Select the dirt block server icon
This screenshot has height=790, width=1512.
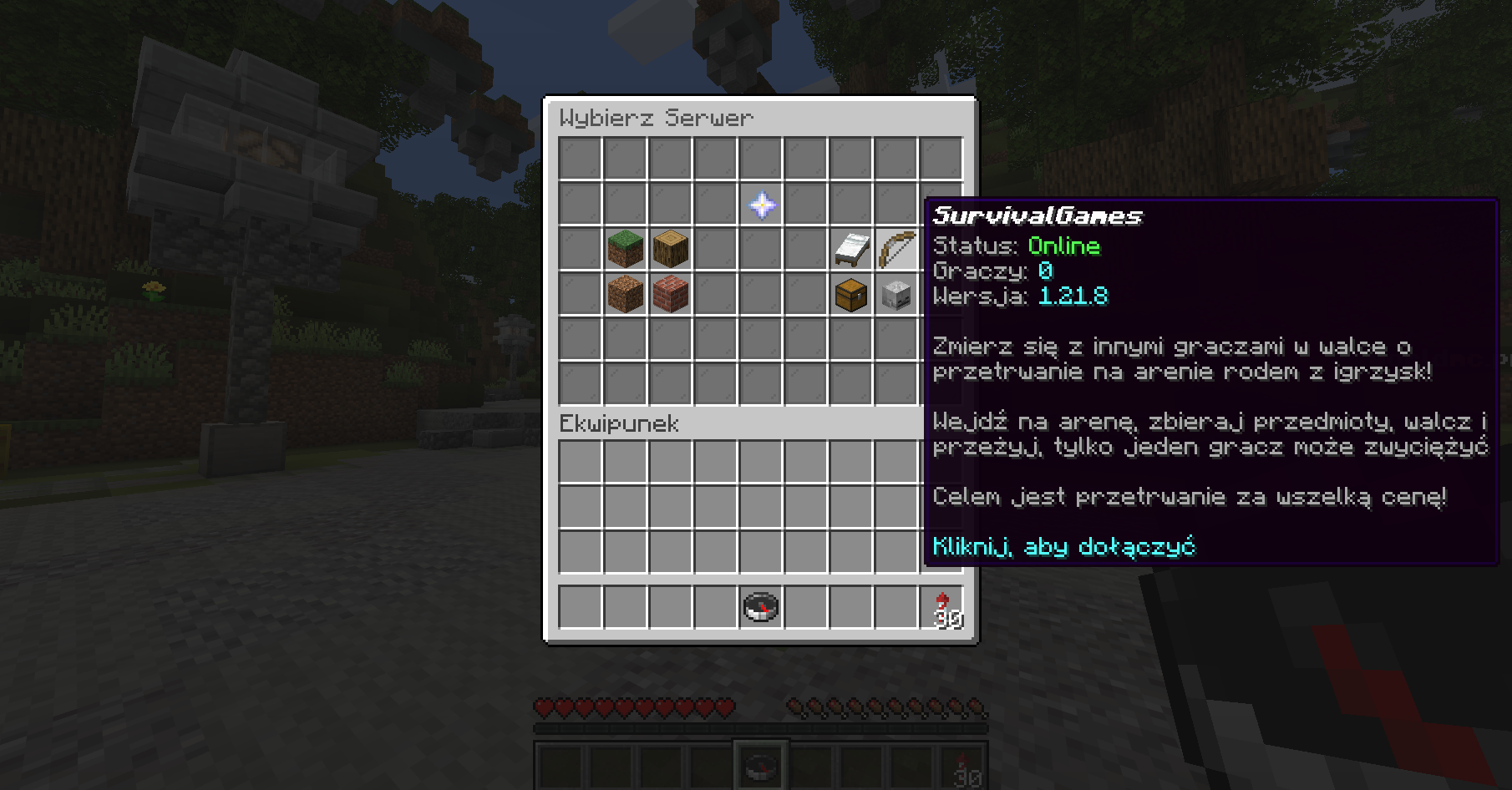[x=626, y=295]
